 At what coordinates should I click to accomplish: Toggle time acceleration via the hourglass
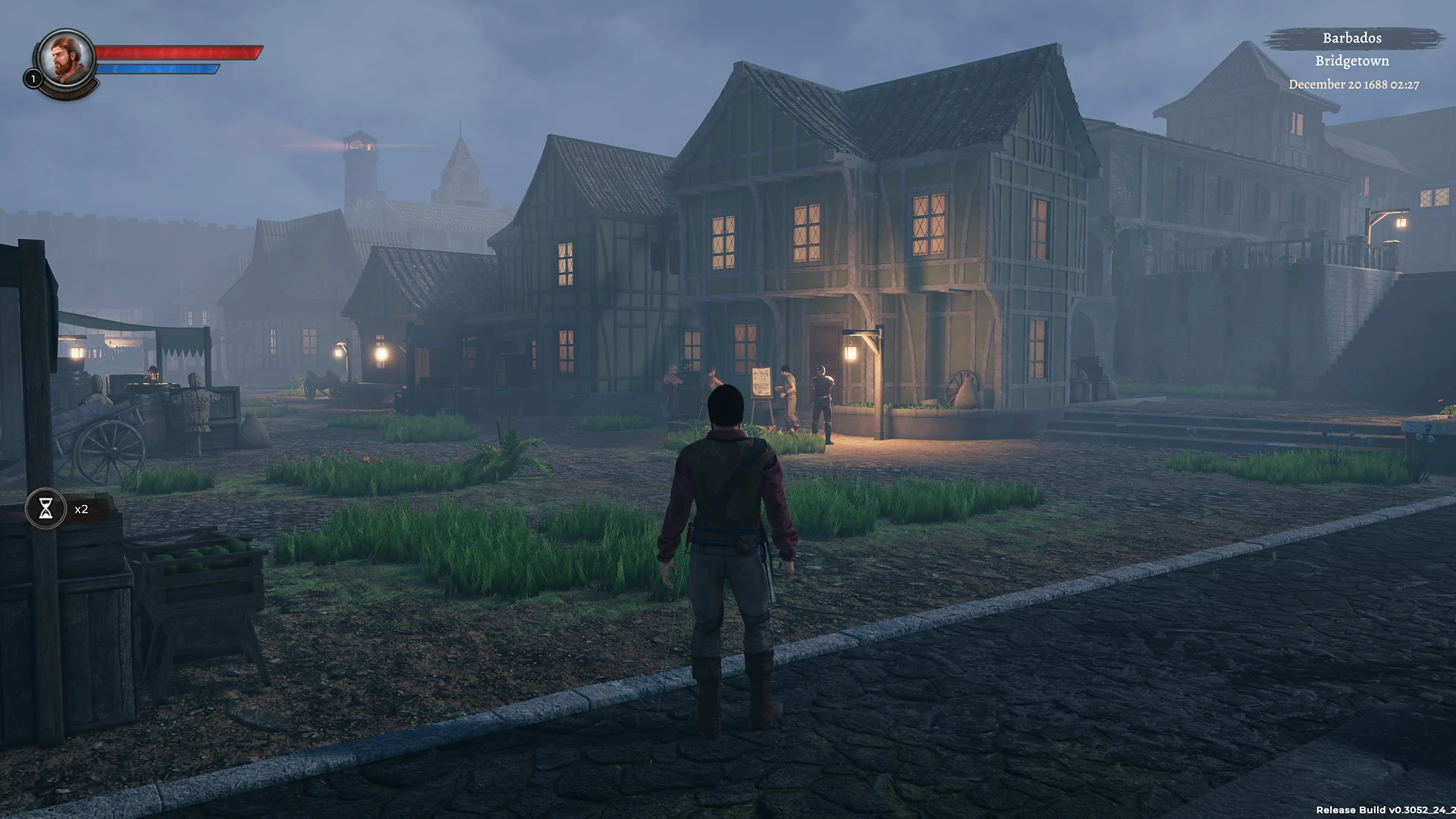point(47,508)
